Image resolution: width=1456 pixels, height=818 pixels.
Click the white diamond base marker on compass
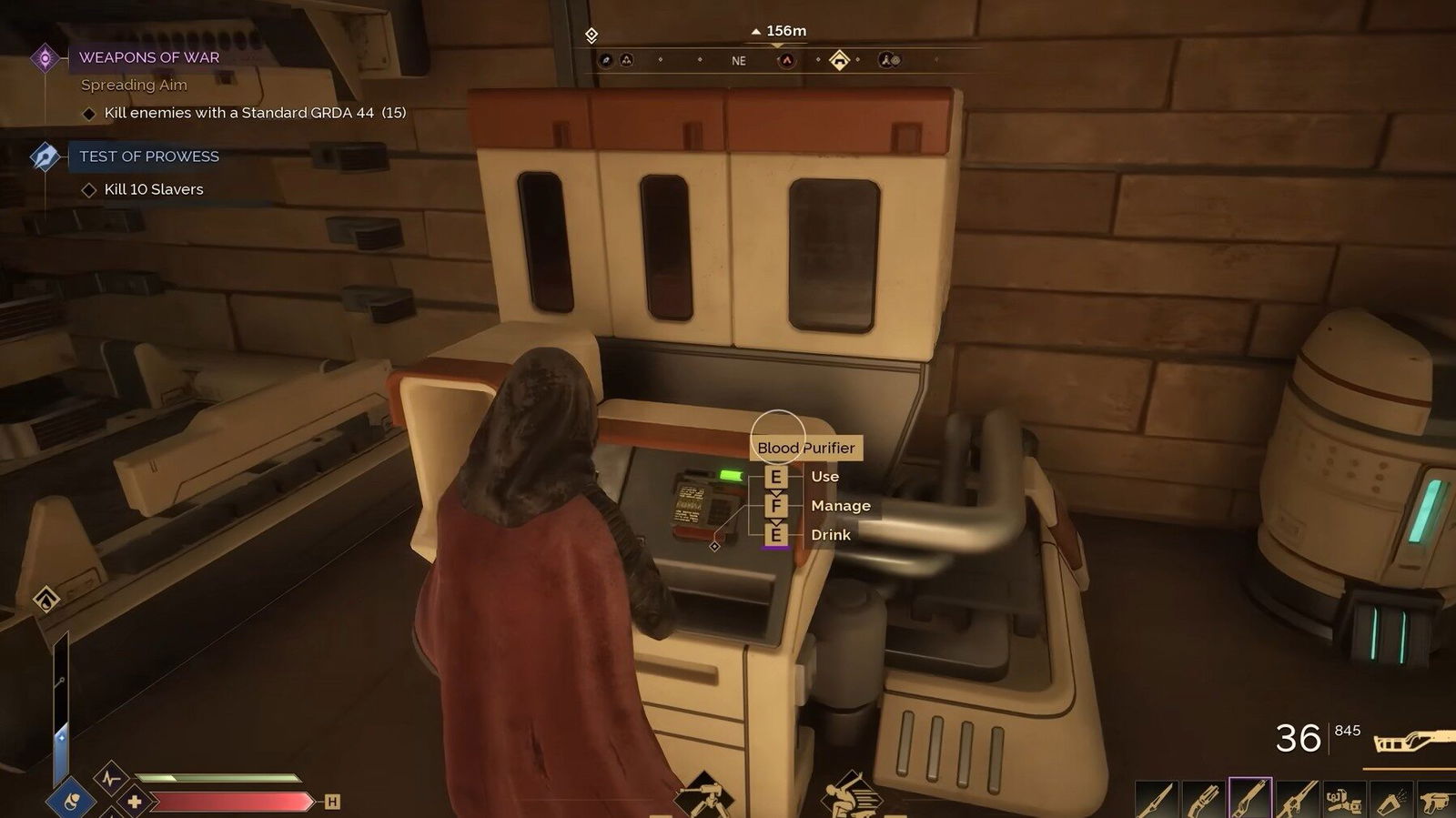(x=839, y=61)
